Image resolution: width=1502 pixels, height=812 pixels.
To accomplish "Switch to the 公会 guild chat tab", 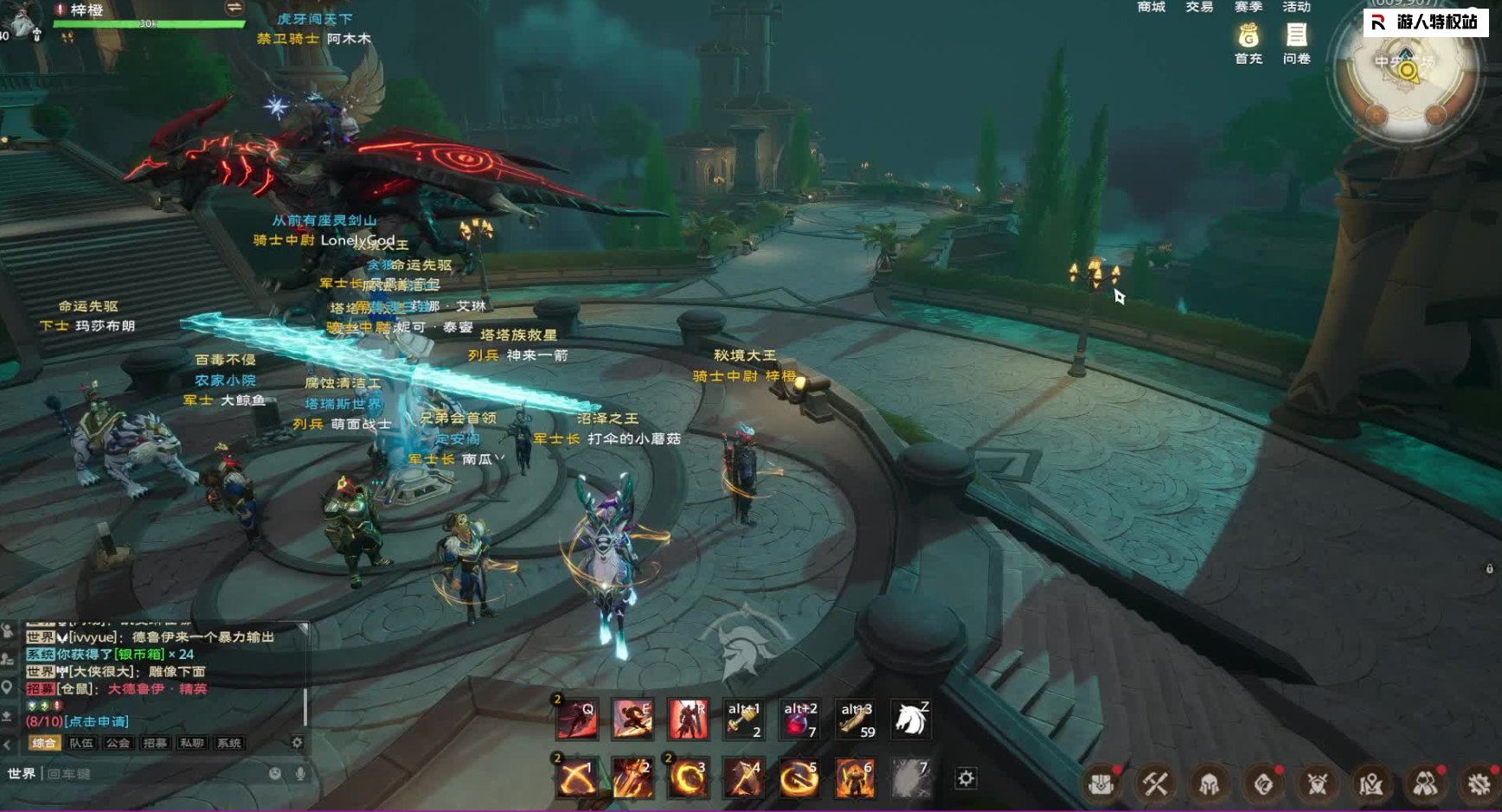I will 118,743.
